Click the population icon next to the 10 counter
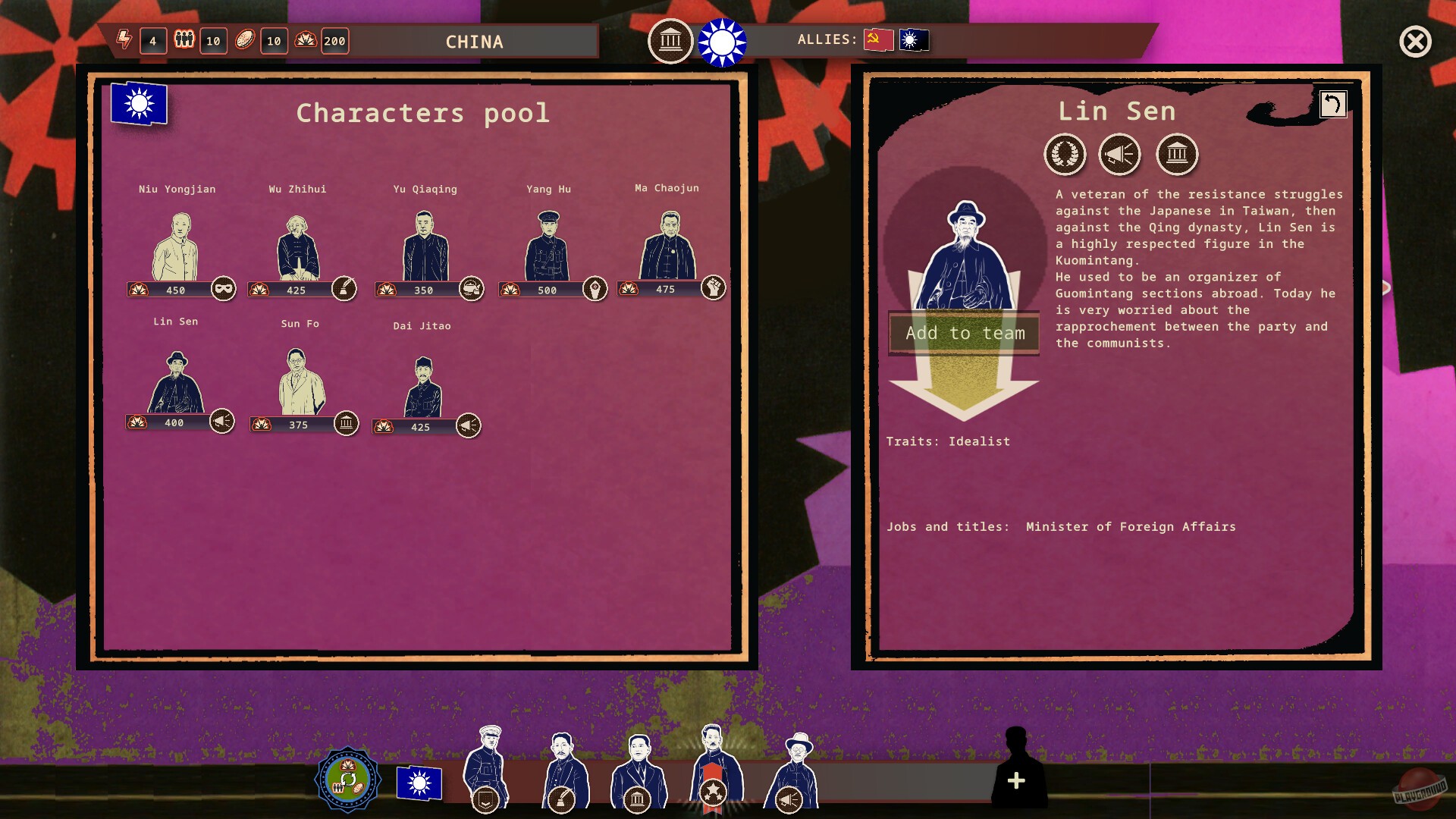Screen dimensions: 1456x819 (x=184, y=41)
